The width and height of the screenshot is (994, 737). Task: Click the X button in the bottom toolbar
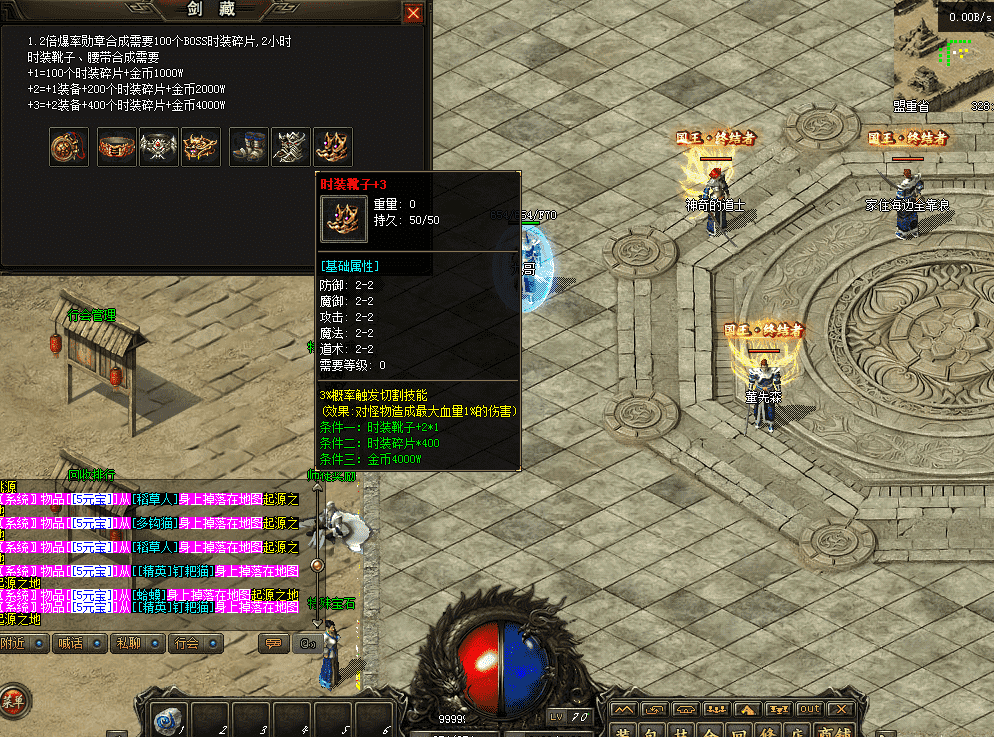(841, 709)
